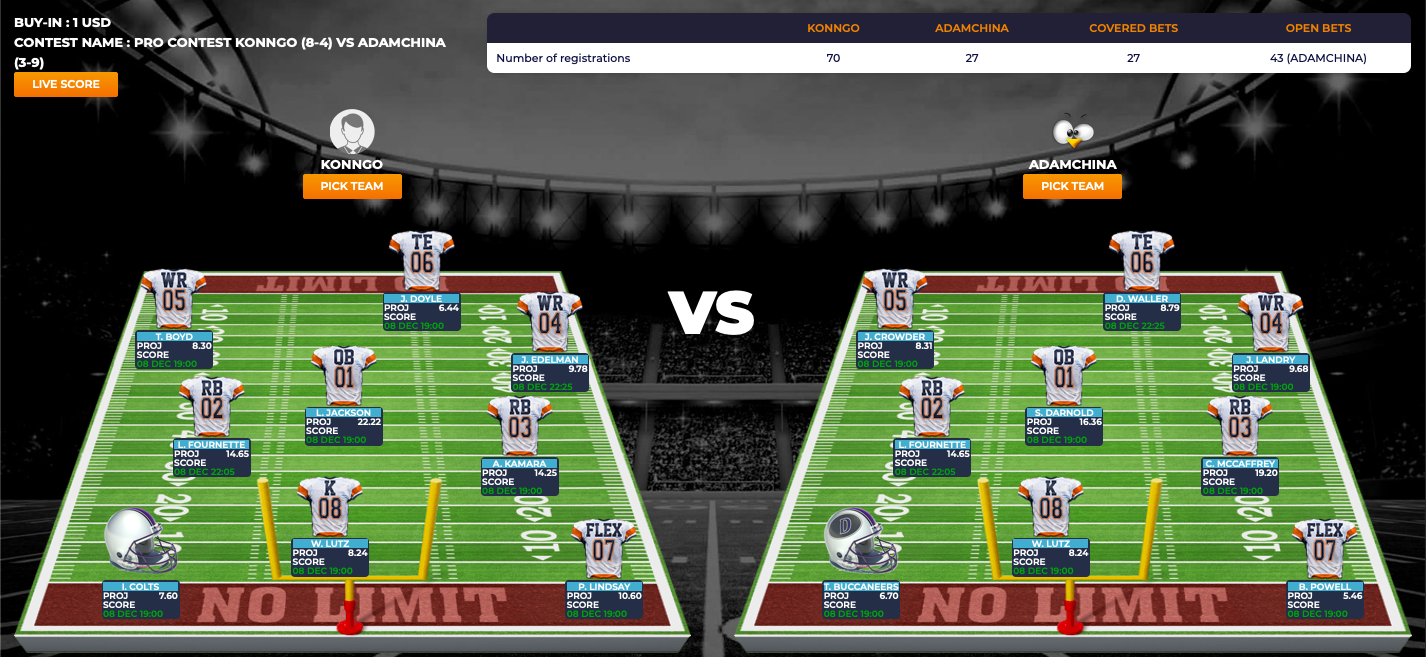Select quarterback S. Darnold's player card

coord(1063,425)
